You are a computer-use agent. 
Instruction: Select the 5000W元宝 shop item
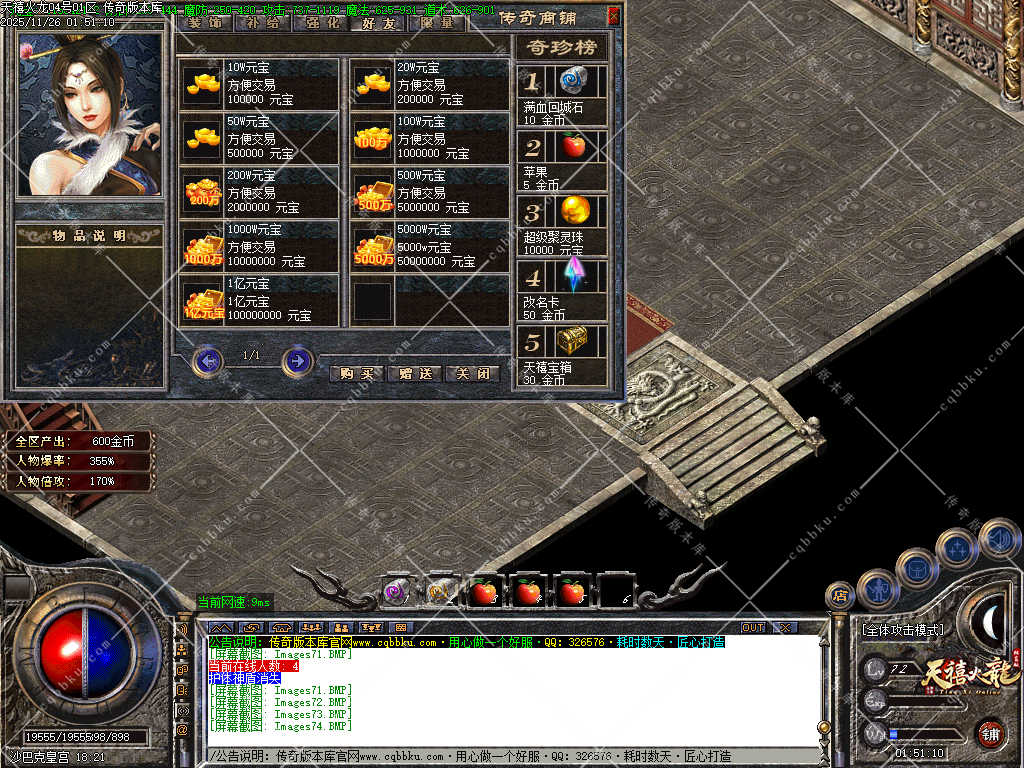click(429, 245)
